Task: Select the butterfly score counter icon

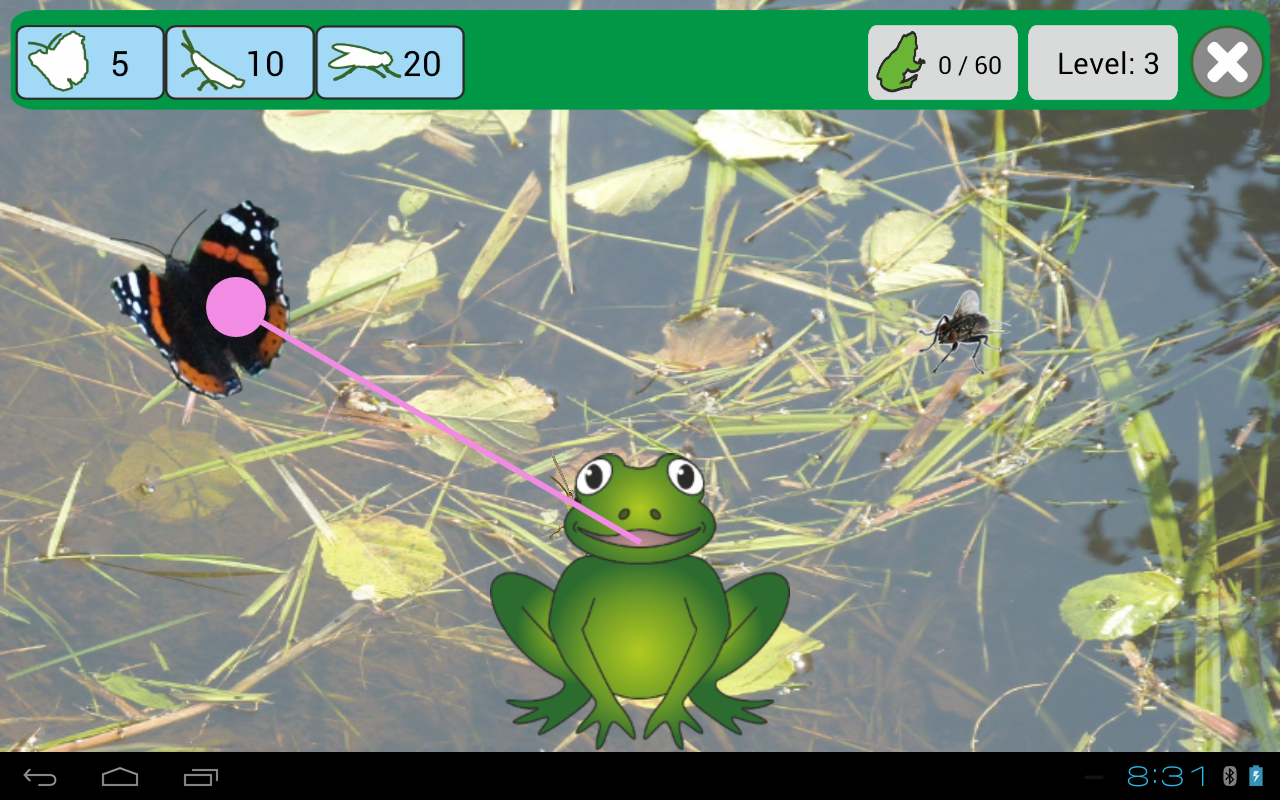Action: click(x=58, y=62)
